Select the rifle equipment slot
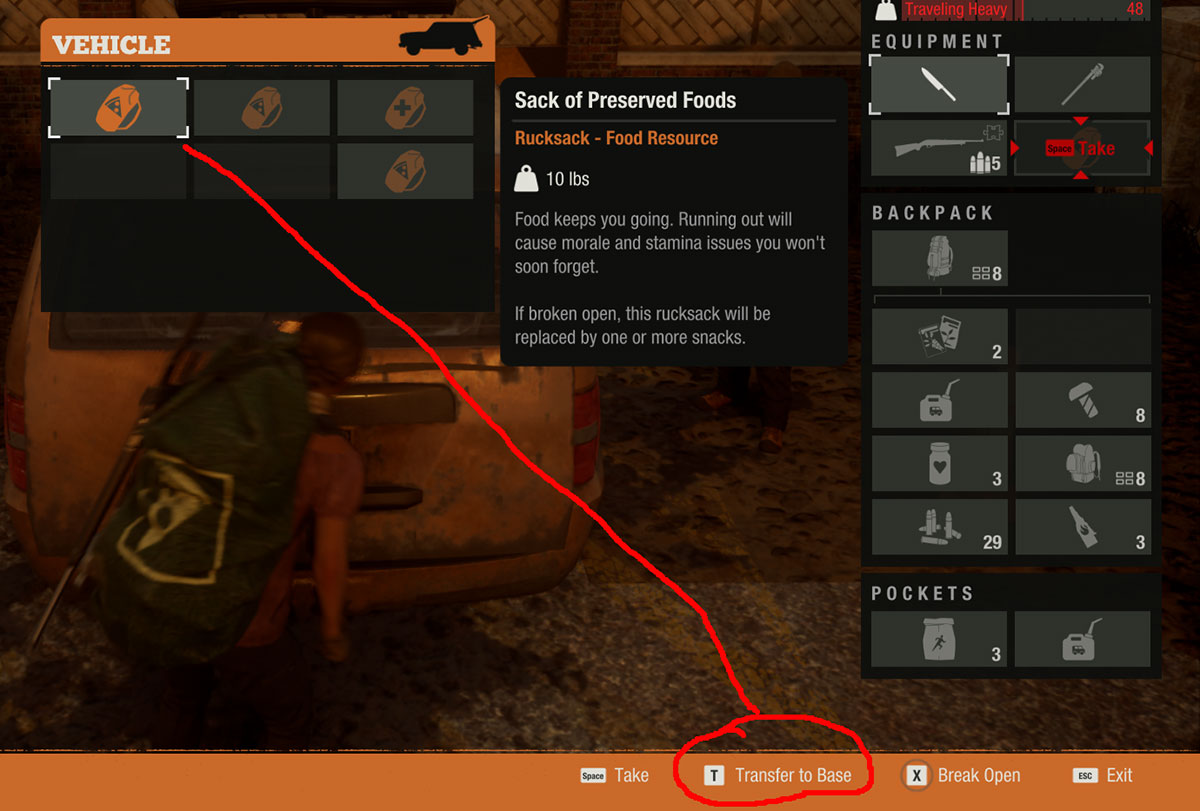Image resolution: width=1200 pixels, height=811 pixels. (939, 148)
